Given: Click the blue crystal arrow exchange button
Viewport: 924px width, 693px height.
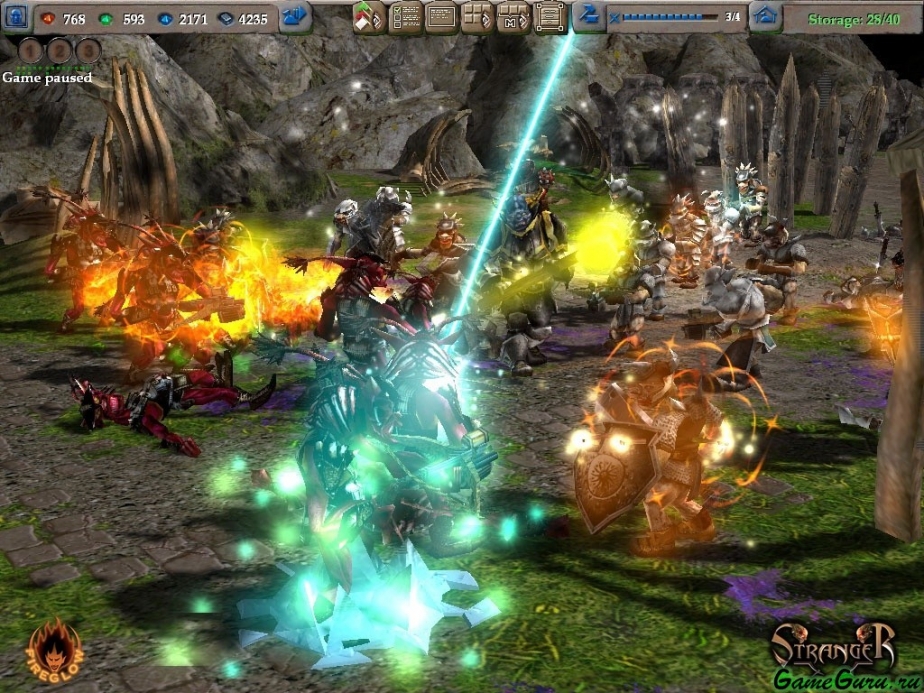Looking at the screenshot, I should [295, 17].
